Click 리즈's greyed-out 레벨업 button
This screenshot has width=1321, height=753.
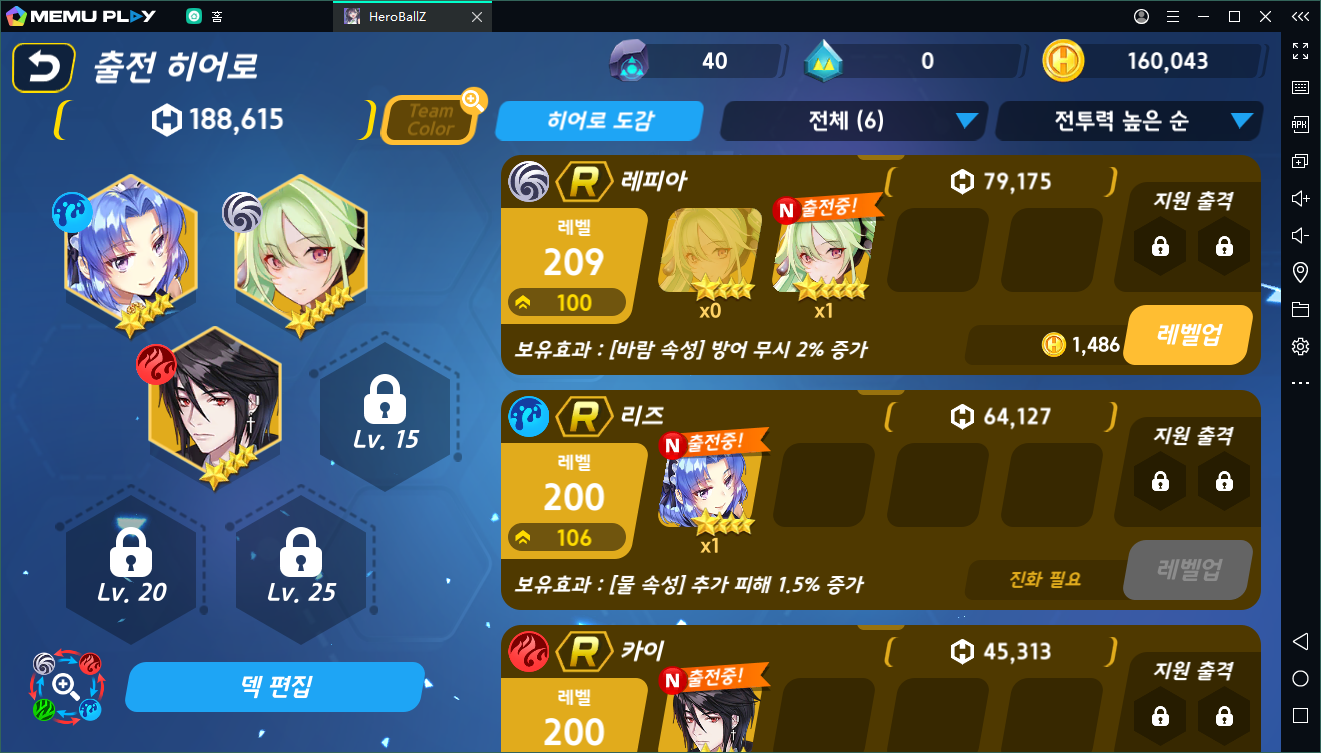point(1188,570)
